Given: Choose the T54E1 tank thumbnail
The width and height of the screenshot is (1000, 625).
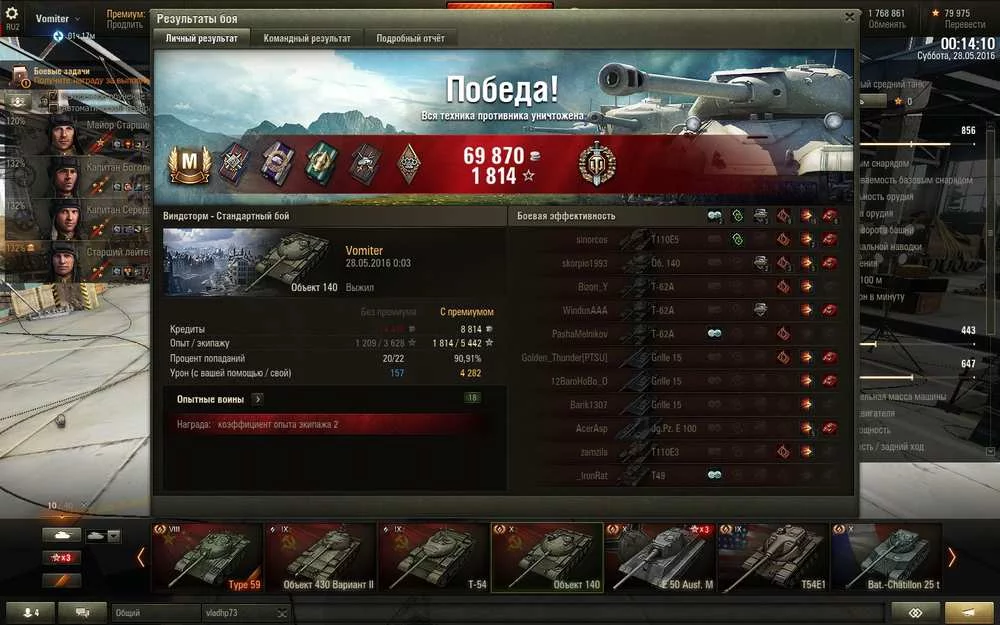Looking at the screenshot, I should (773, 557).
